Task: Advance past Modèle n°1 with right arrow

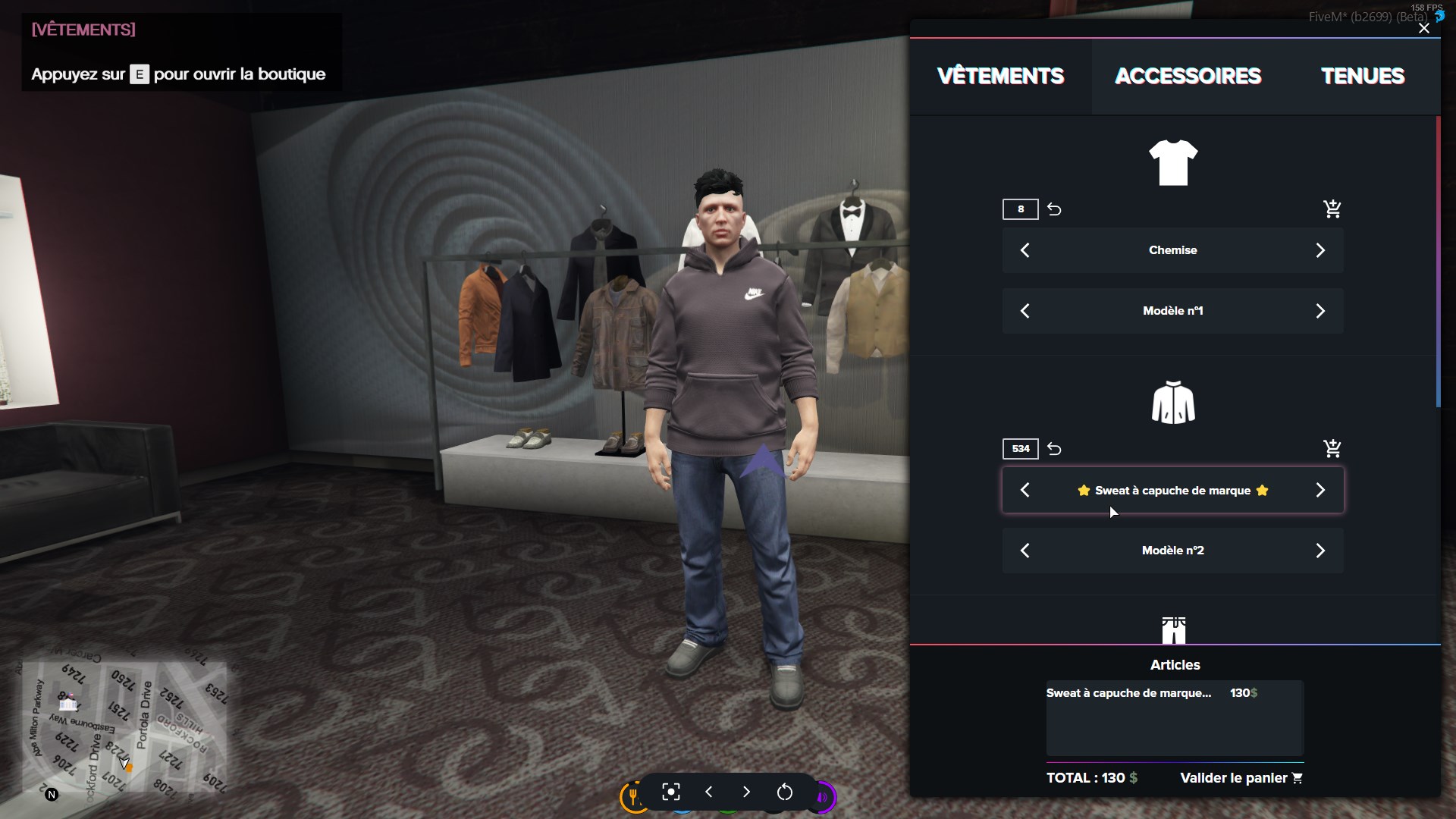Action: click(x=1320, y=311)
